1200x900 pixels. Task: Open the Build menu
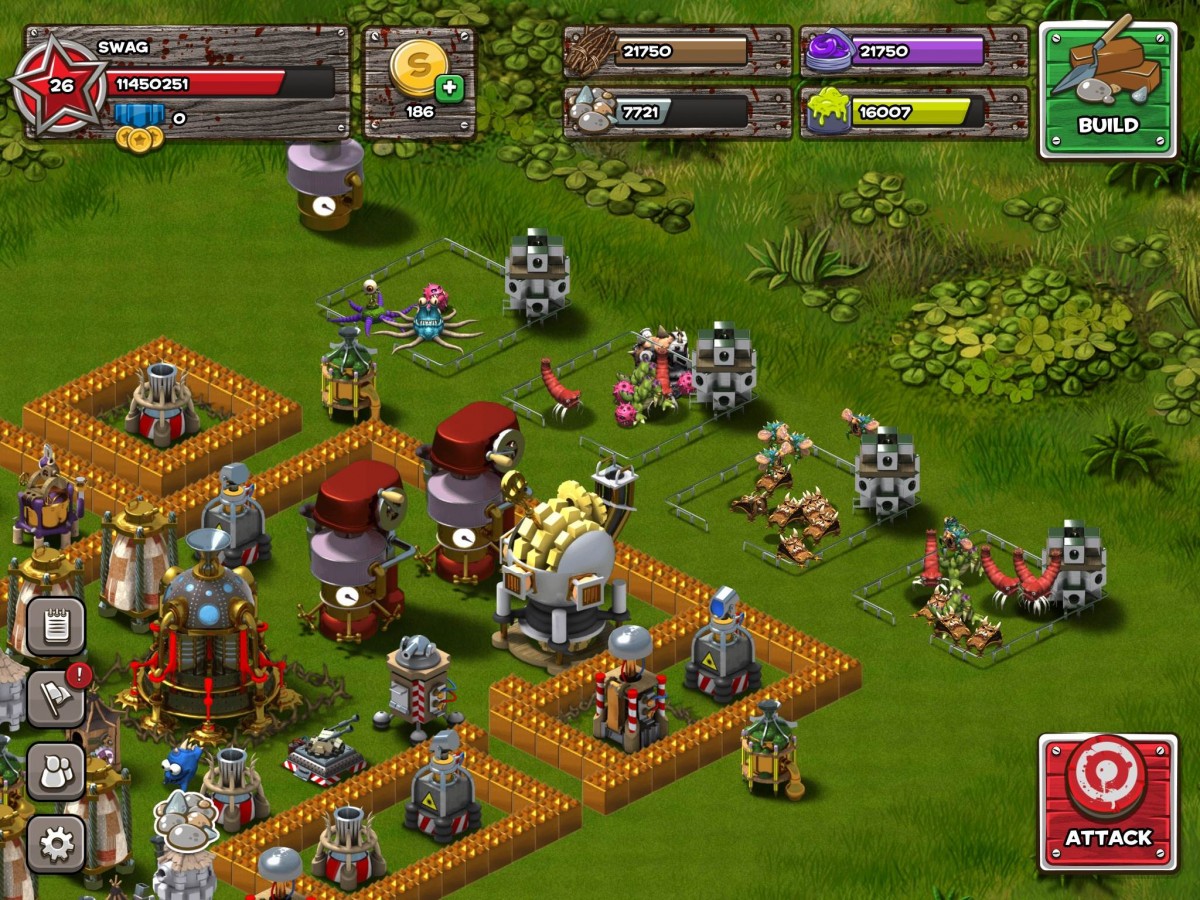tap(1107, 90)
